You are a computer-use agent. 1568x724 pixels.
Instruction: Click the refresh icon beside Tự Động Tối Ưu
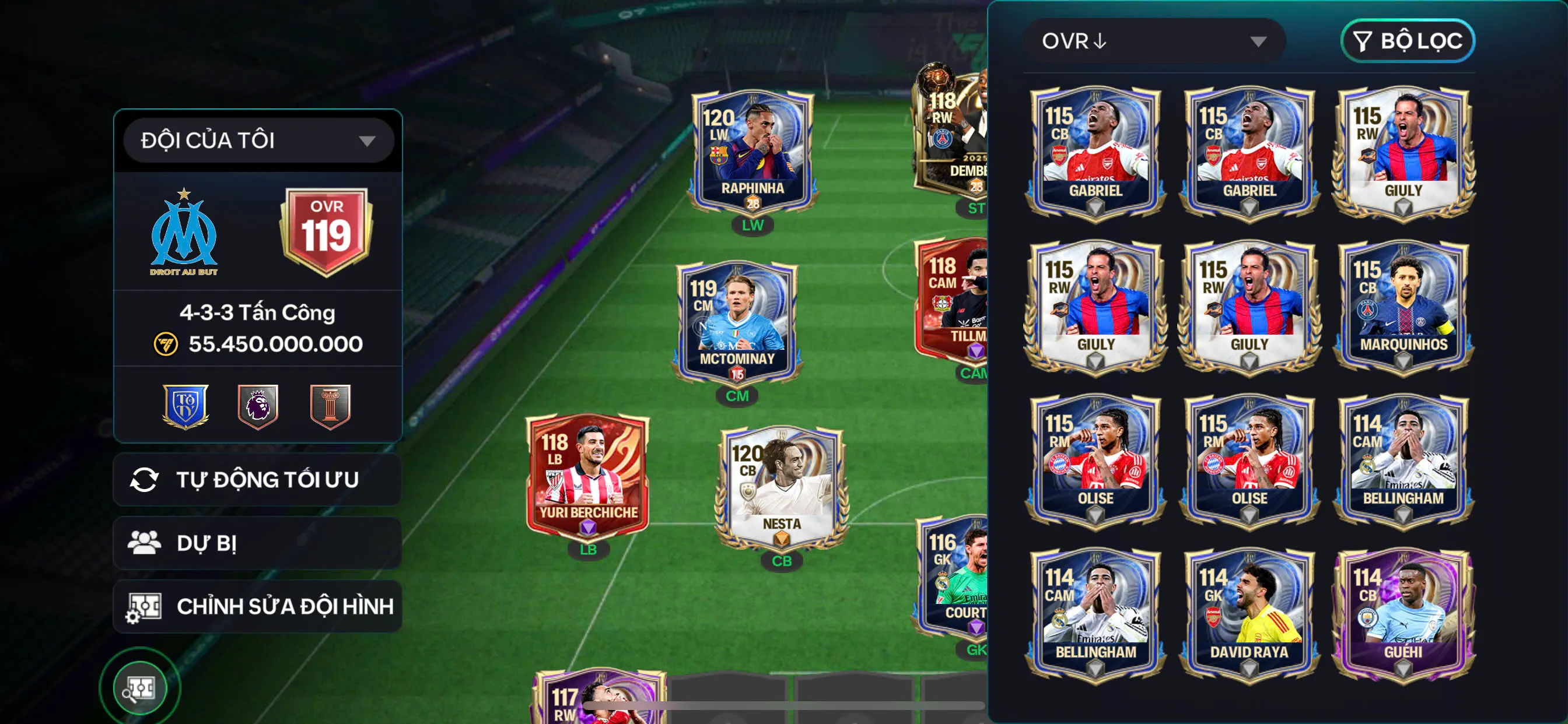(x=145, y=479)
